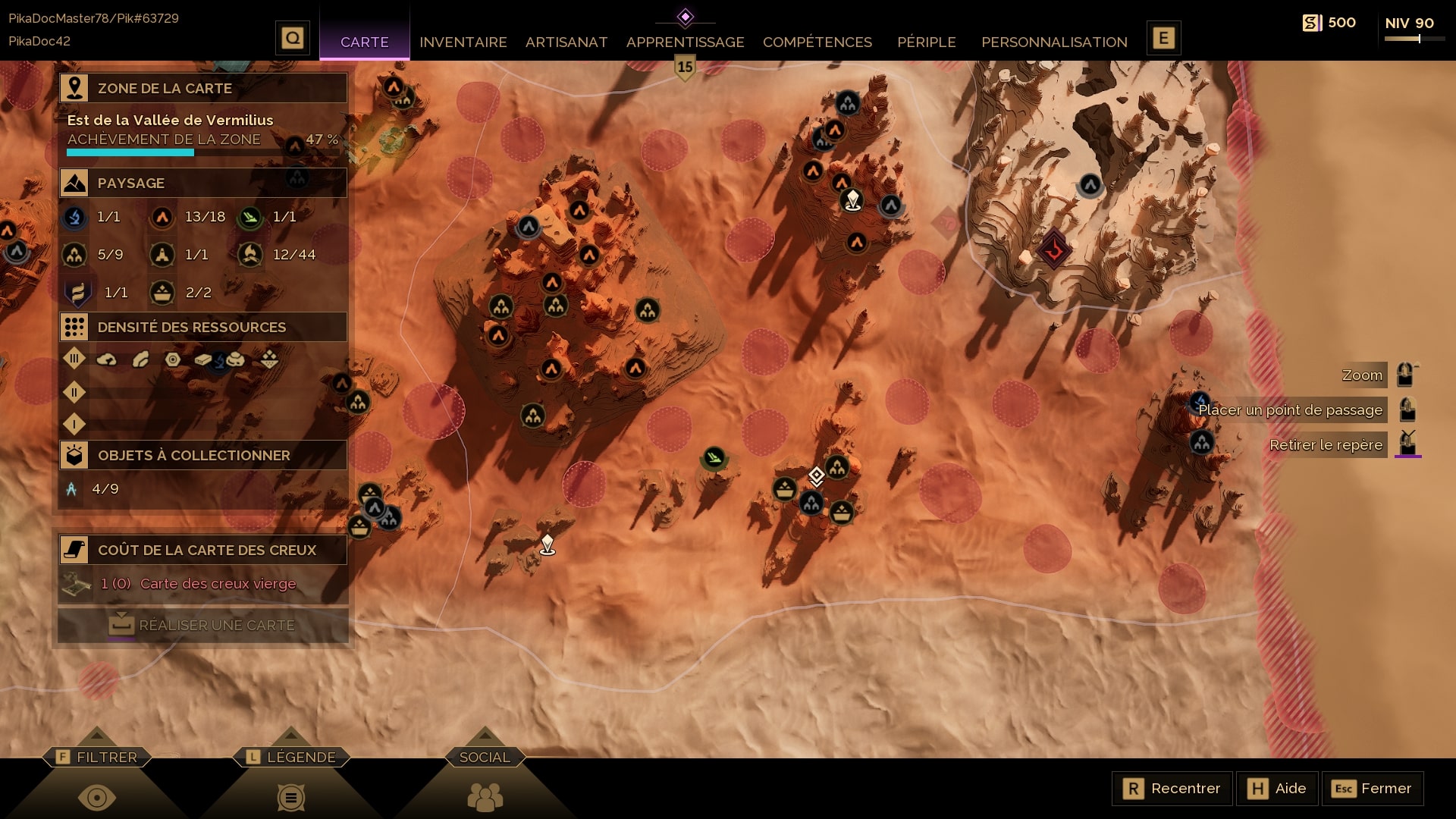The image size is (1456, 819).
Task: Click the Objets à collectionner header
Action: pos(203,455)
